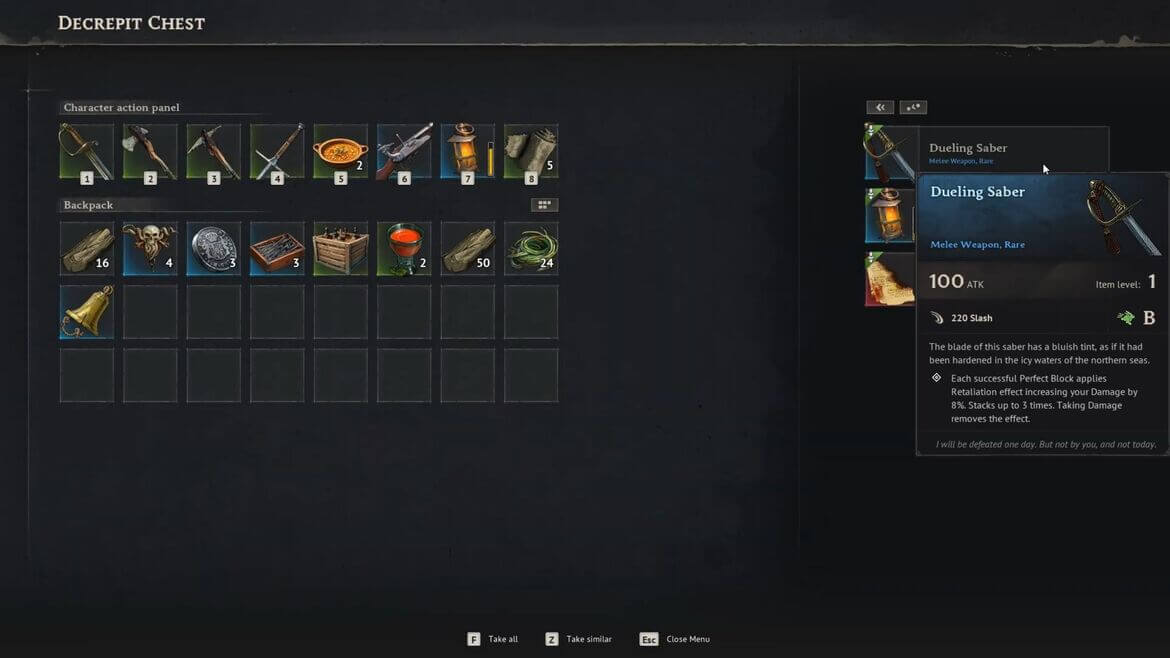This screenshot has height=658, width=1170.
Task: Pick the pickaxe in action slot 3
Action: (213, 151)
